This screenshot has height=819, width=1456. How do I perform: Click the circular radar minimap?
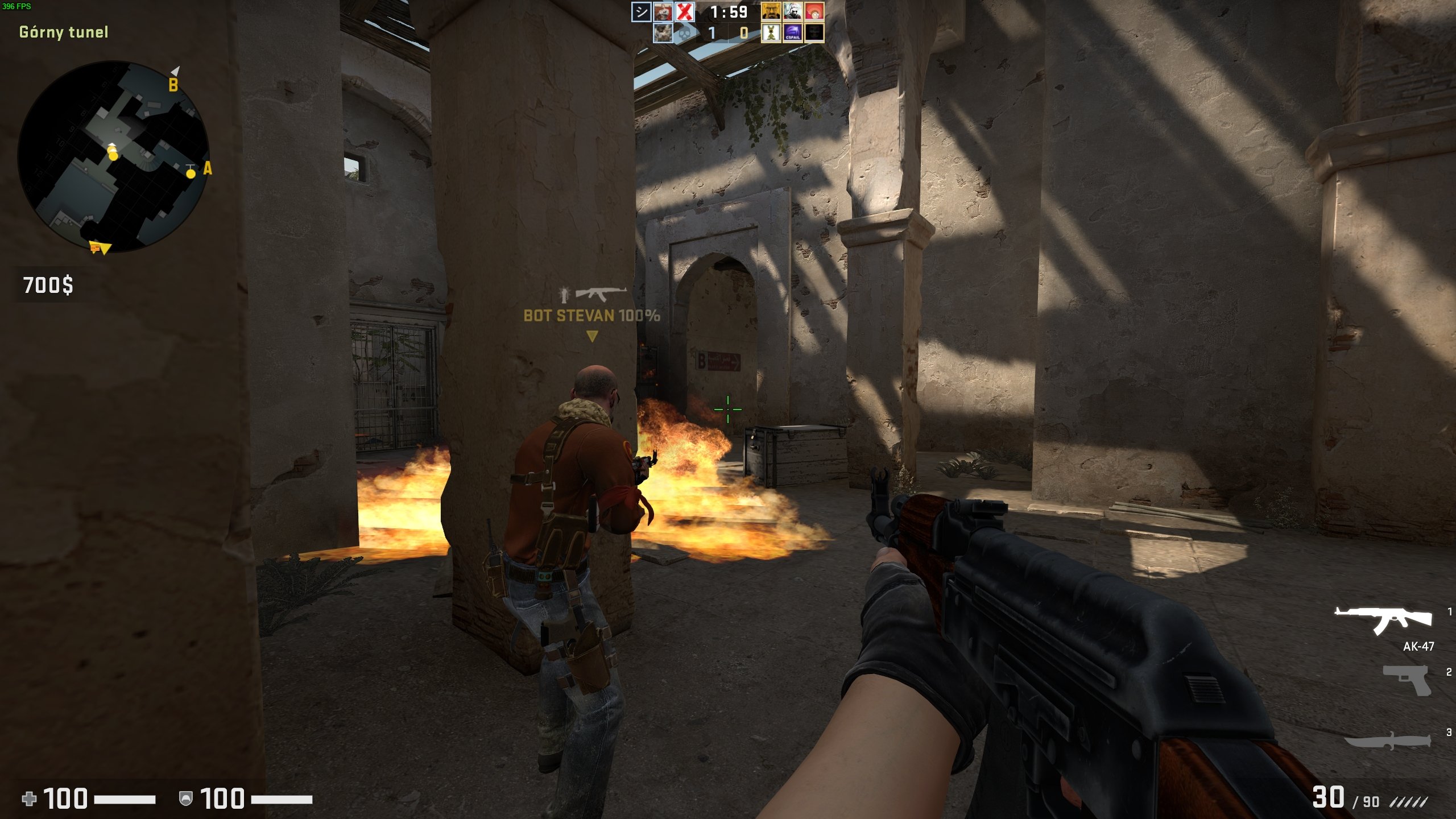114,156
